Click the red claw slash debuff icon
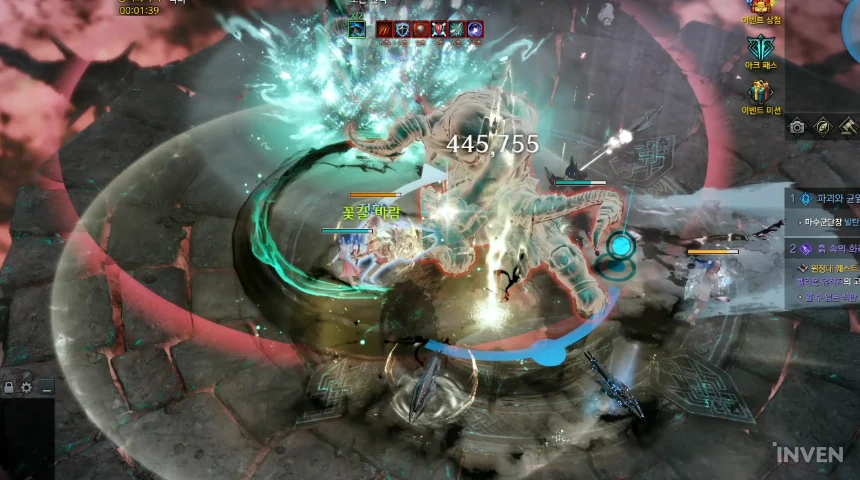 click(384, 30)
